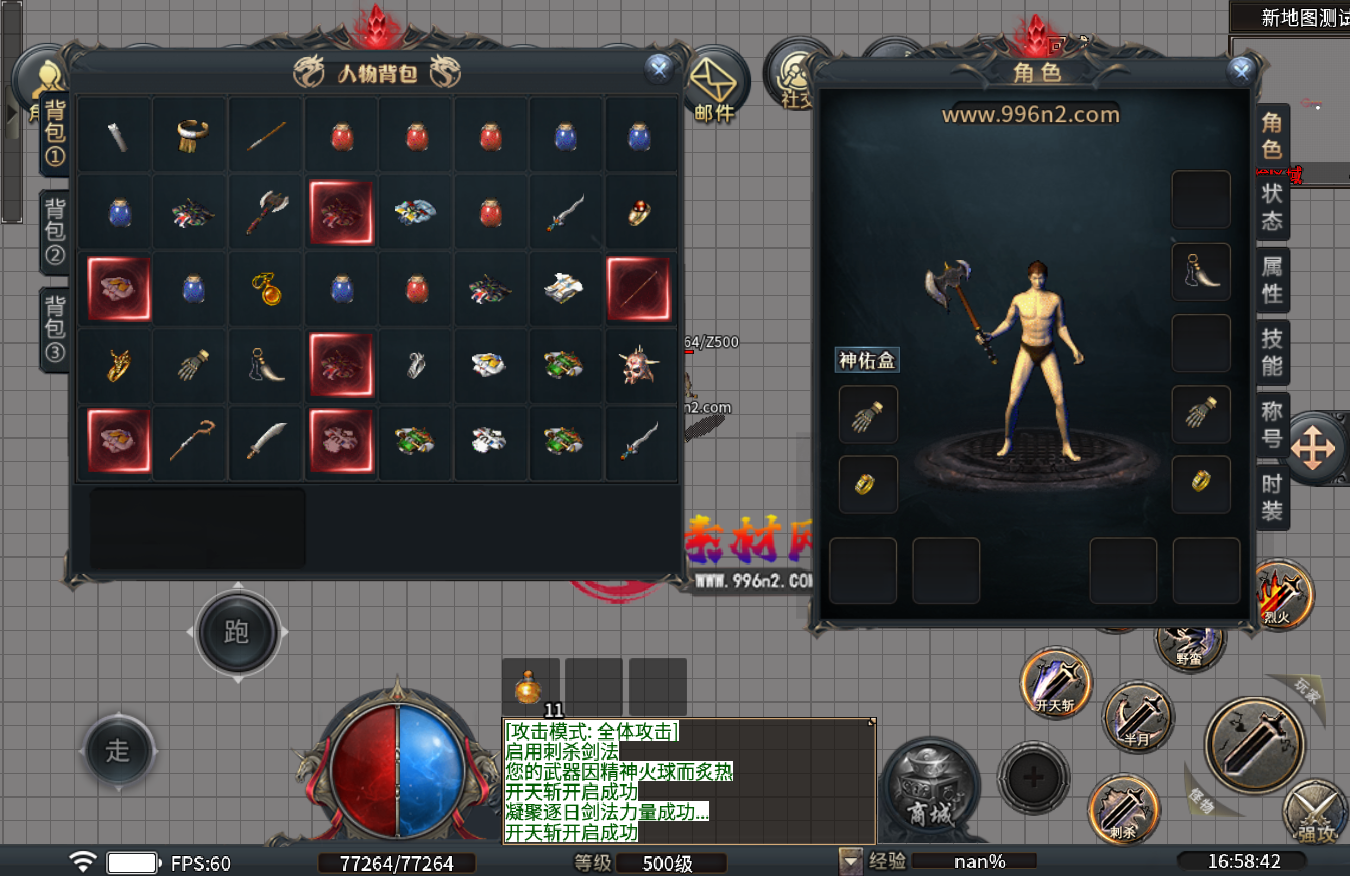Select the skull helmet in backpack
This screenshot has width=1350, height=876.
point(640,366)
